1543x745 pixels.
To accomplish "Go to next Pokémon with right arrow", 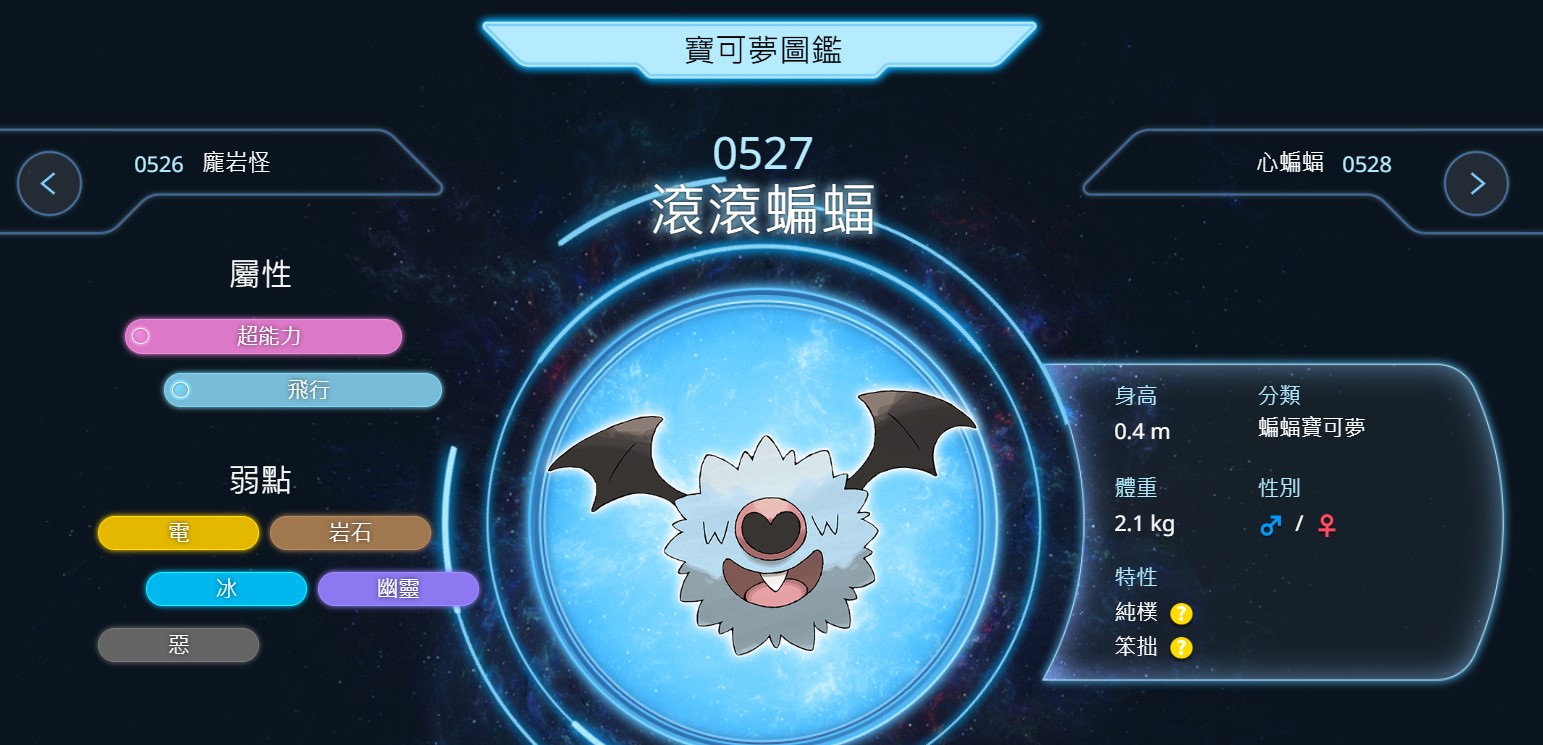I will point(1476,184).
